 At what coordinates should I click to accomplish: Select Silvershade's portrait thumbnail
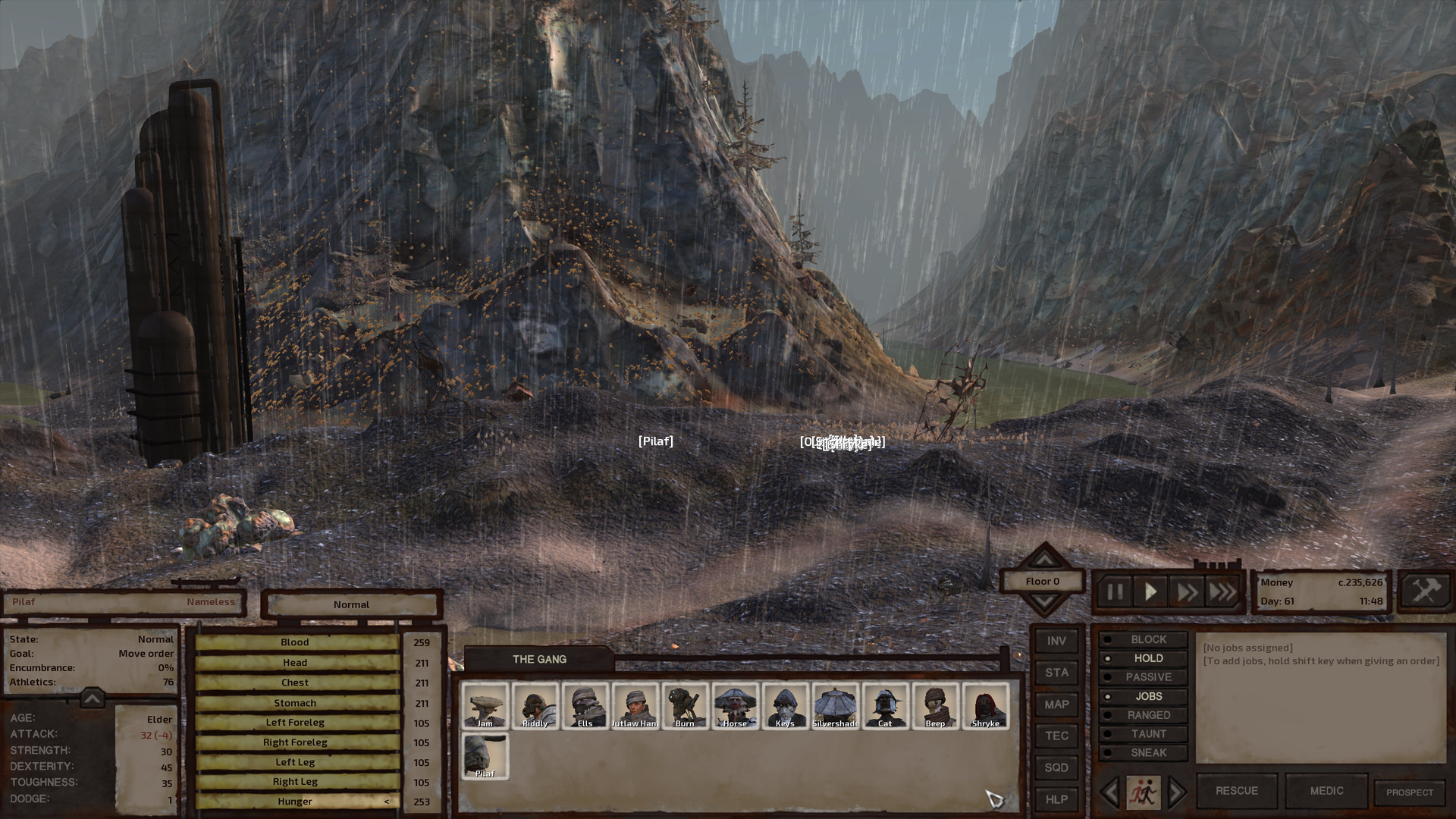coord(836,704)
